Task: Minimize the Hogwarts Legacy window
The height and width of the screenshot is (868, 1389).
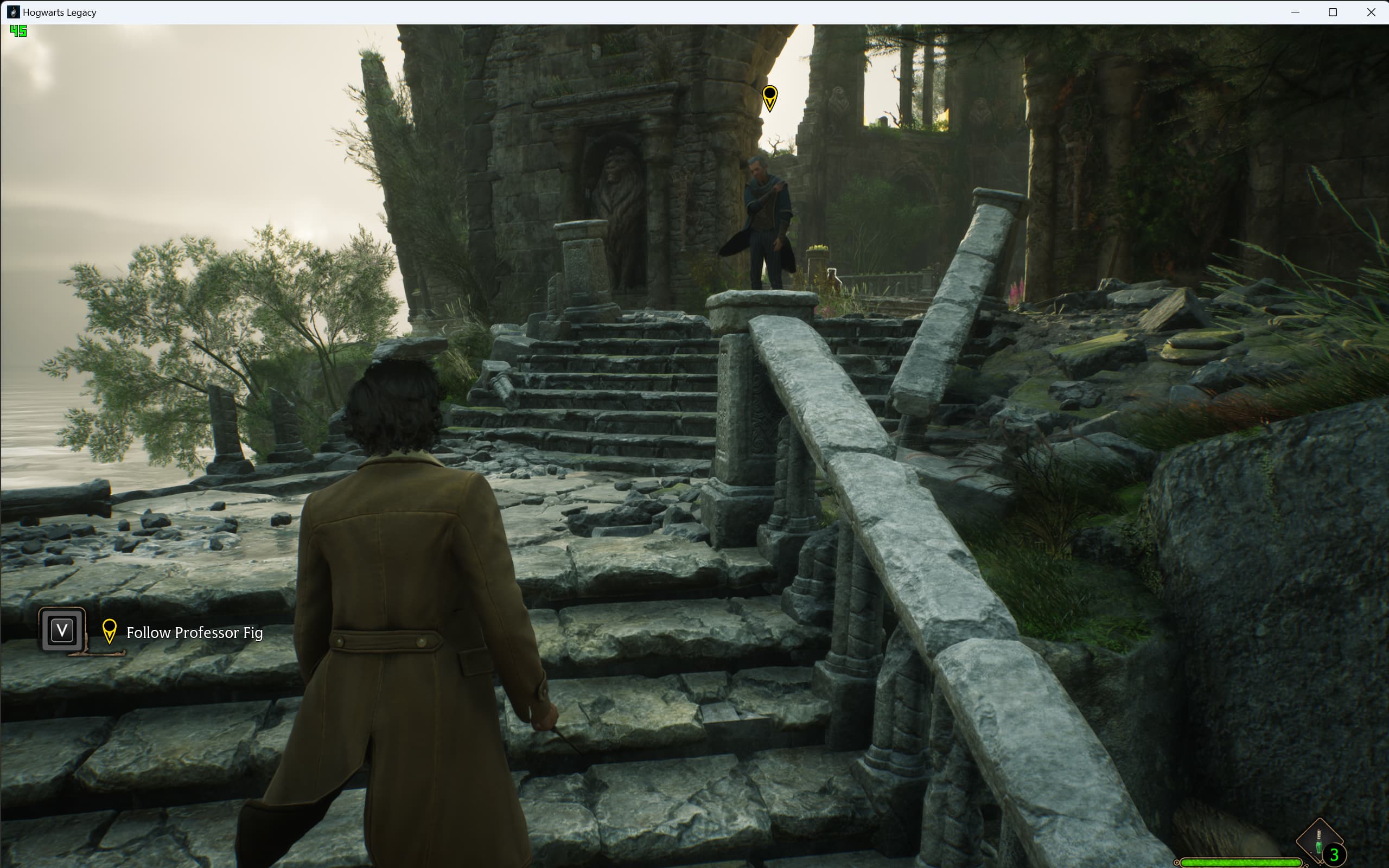Action: coord(1295,12)
